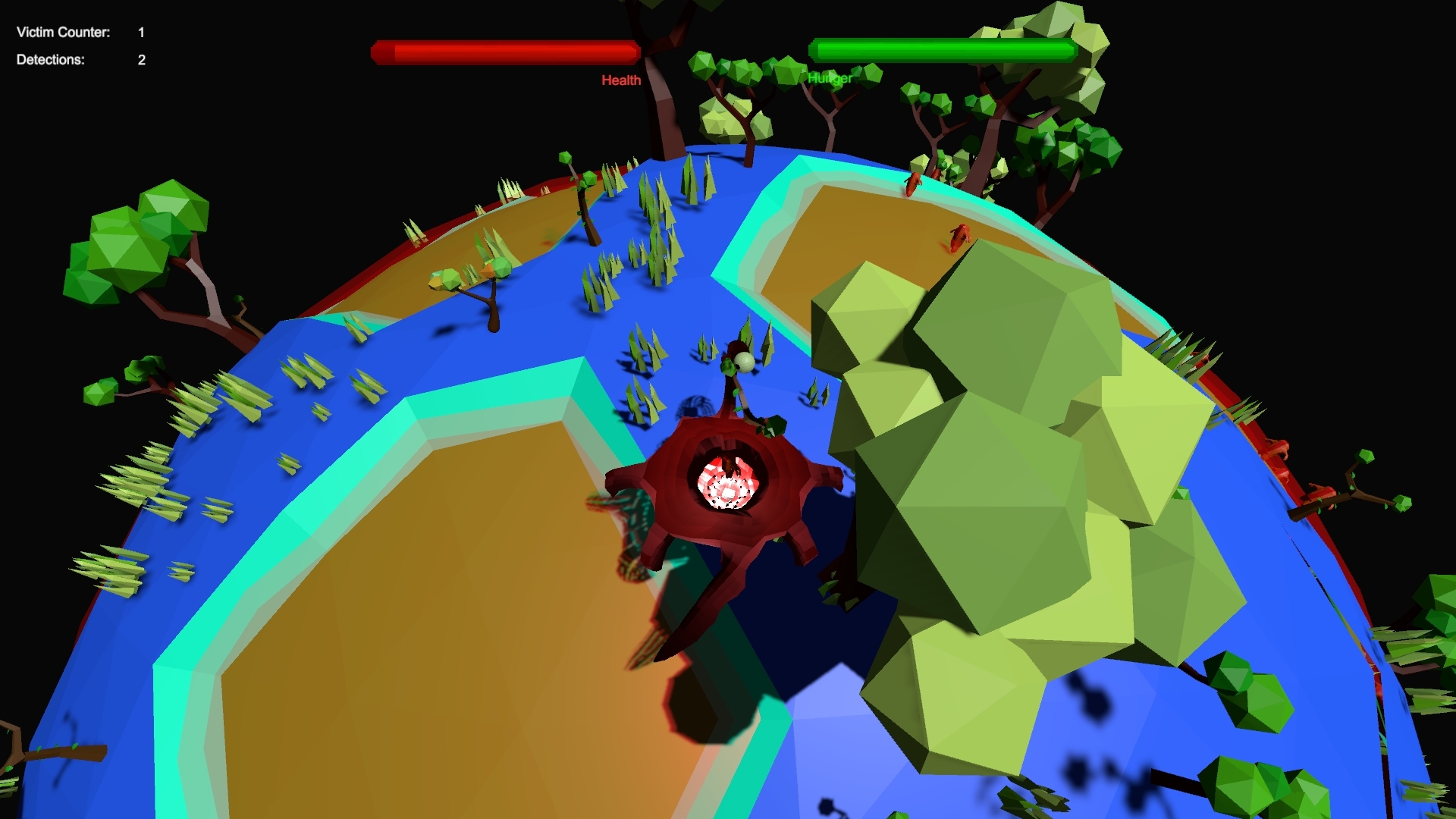
Task: Click the Detections label
Action: (49, 60)
